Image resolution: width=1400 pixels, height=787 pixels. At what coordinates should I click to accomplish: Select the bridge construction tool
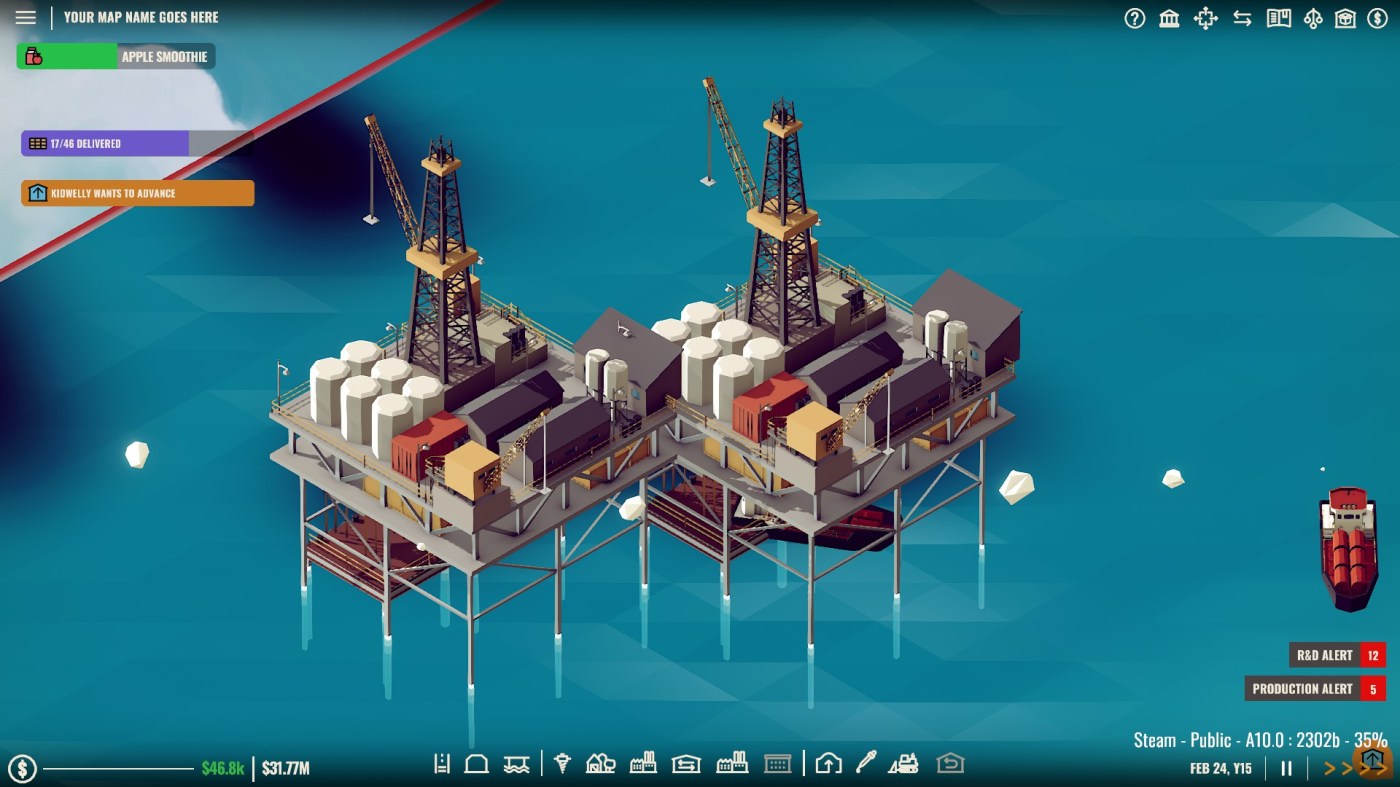point(517,763)
